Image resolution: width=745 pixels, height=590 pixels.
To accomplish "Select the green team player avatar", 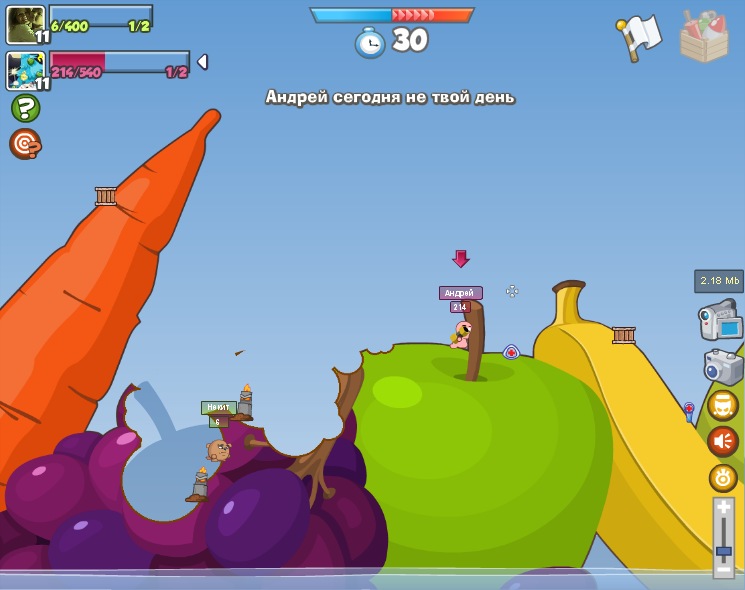I will pyautogui.click(x=26, y=24).
